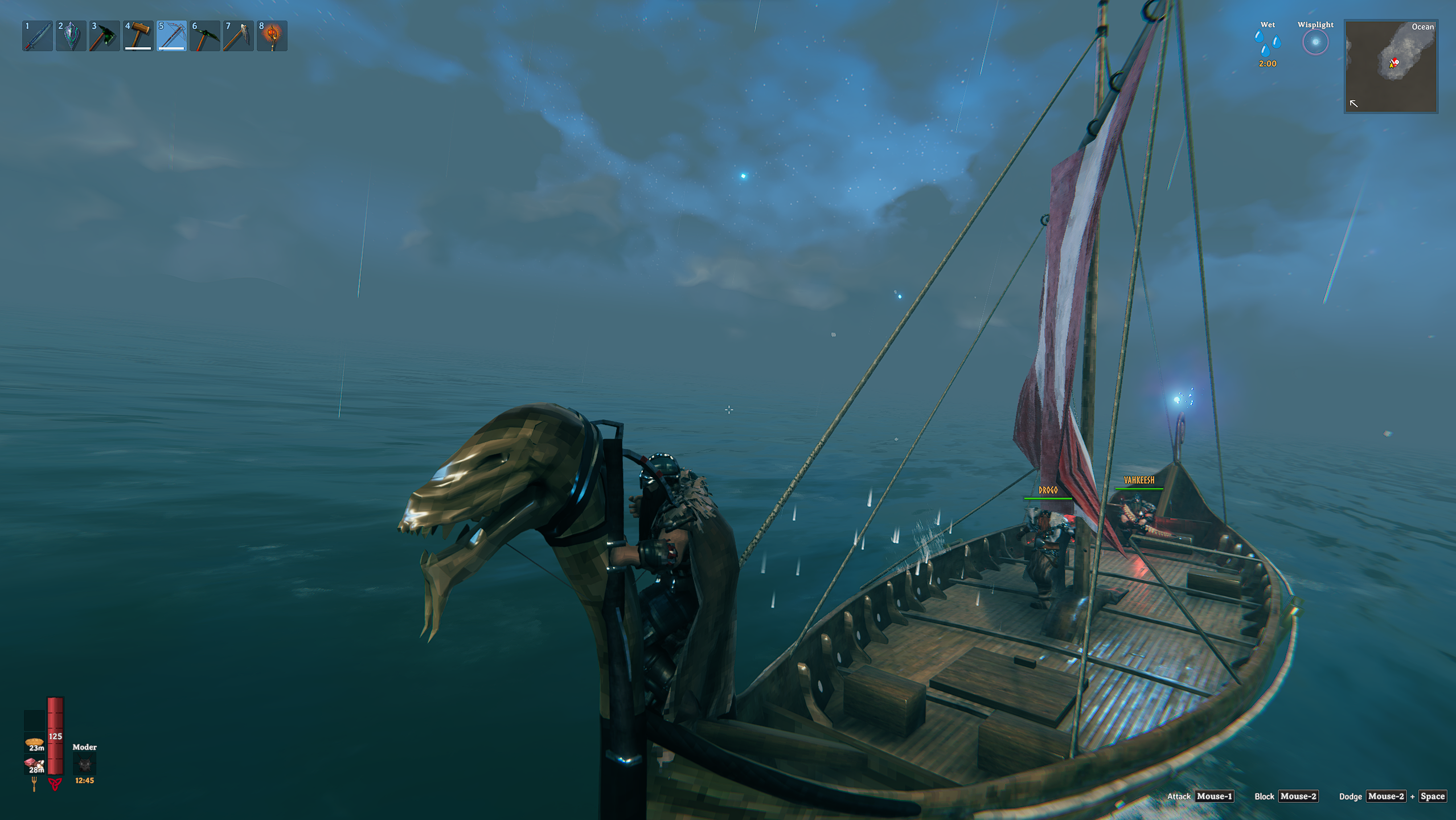The image size is (1456, 820).
Task: Click the bread food slot
Action: click(34, 743)
